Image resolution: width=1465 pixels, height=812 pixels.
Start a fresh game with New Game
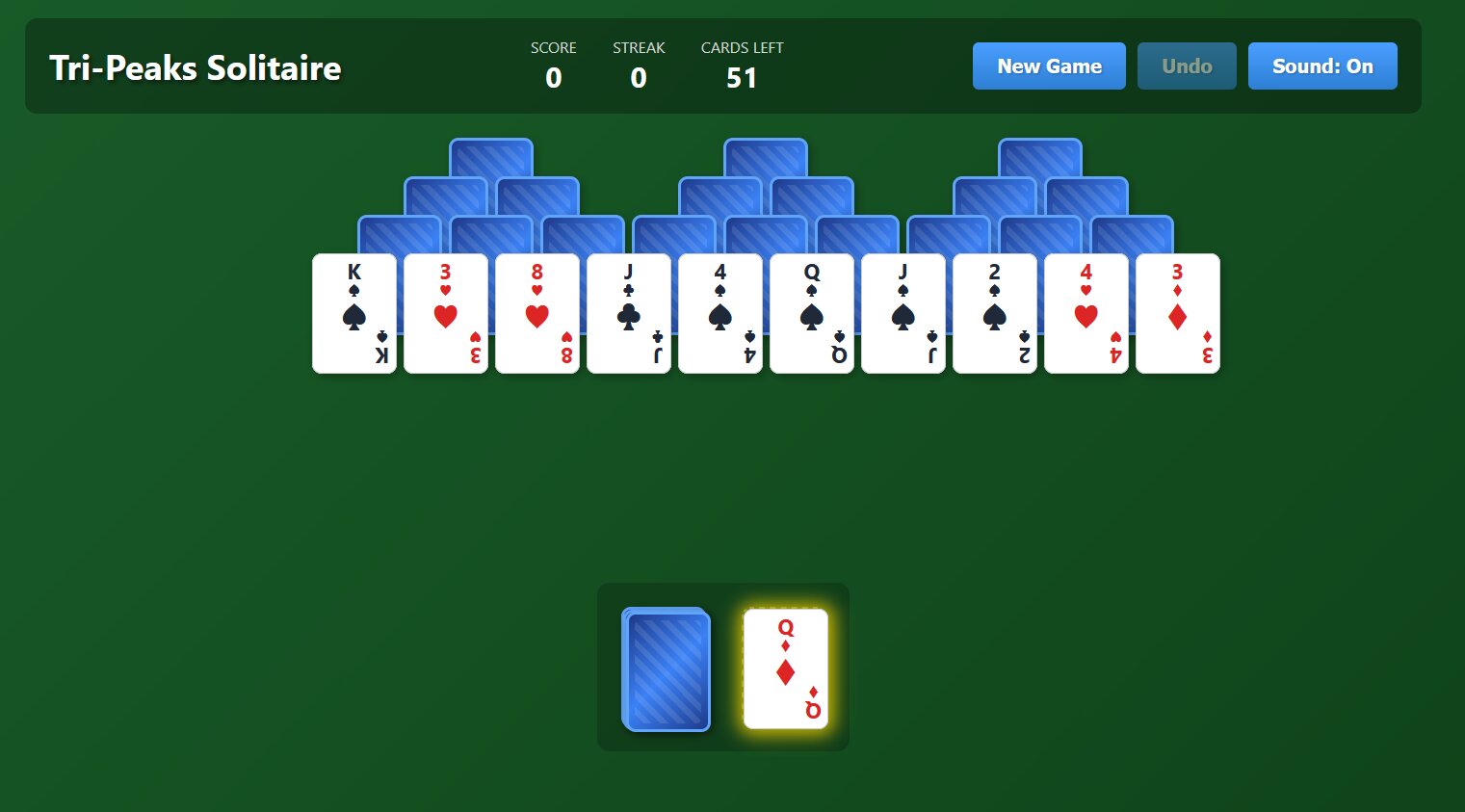point(1049,66)
